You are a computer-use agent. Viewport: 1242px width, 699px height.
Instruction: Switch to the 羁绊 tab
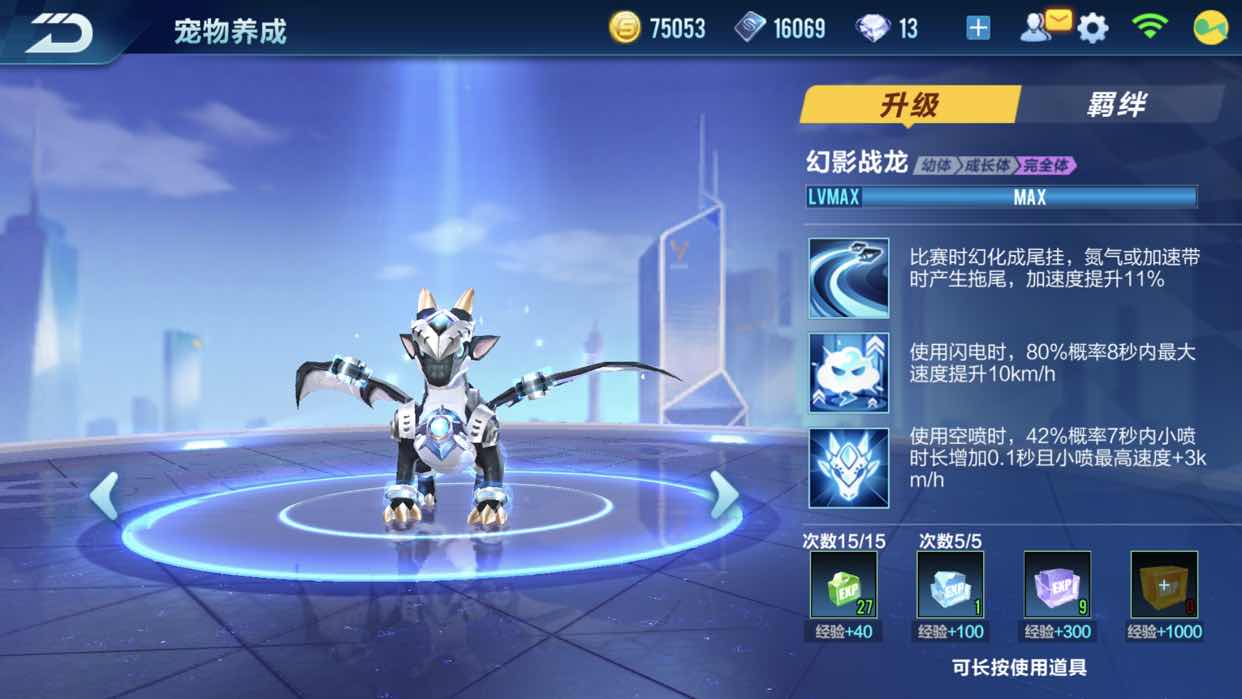(1116, 105)
